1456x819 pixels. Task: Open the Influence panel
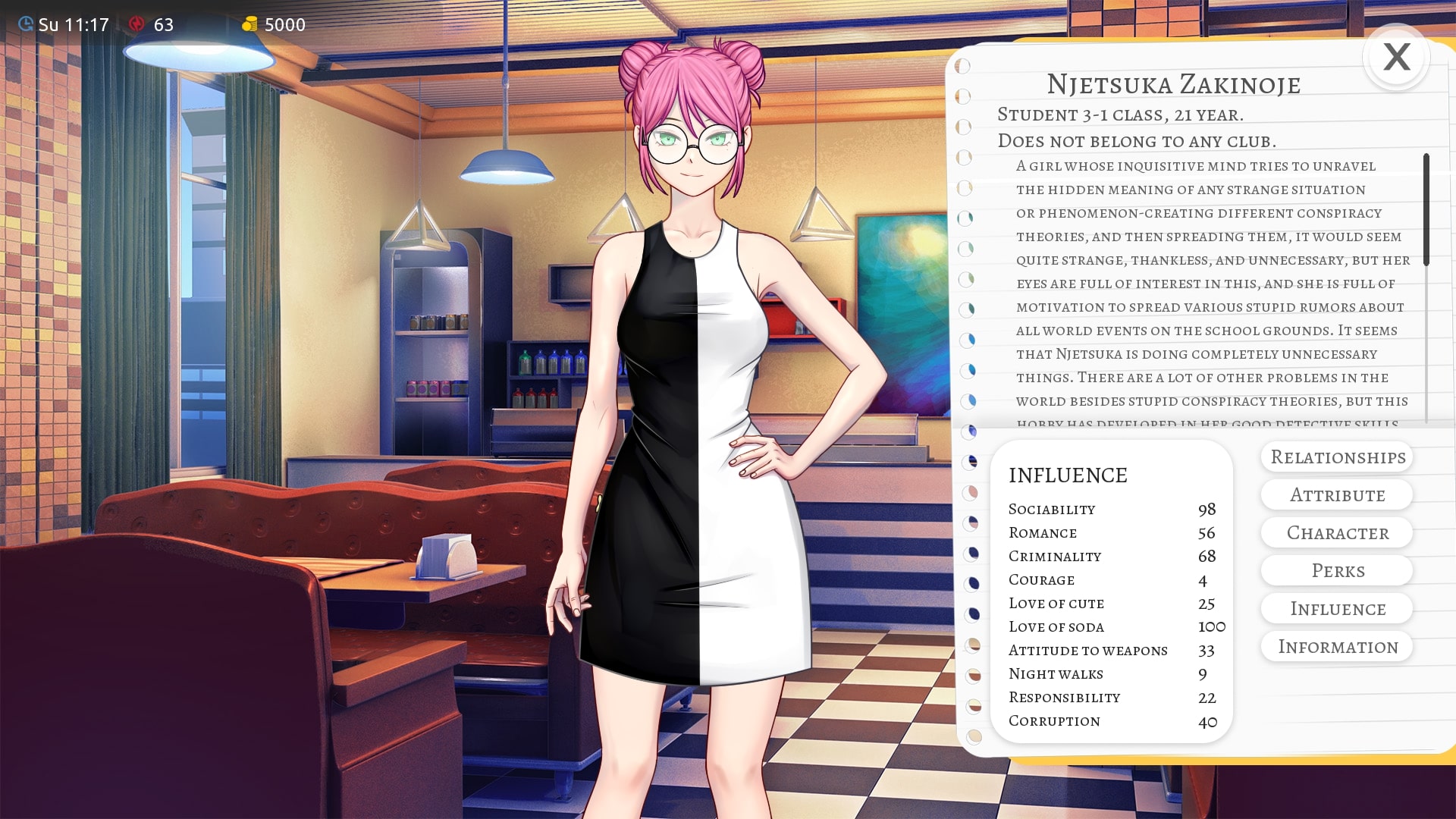pyautogui.click(x=1337, y=608)
